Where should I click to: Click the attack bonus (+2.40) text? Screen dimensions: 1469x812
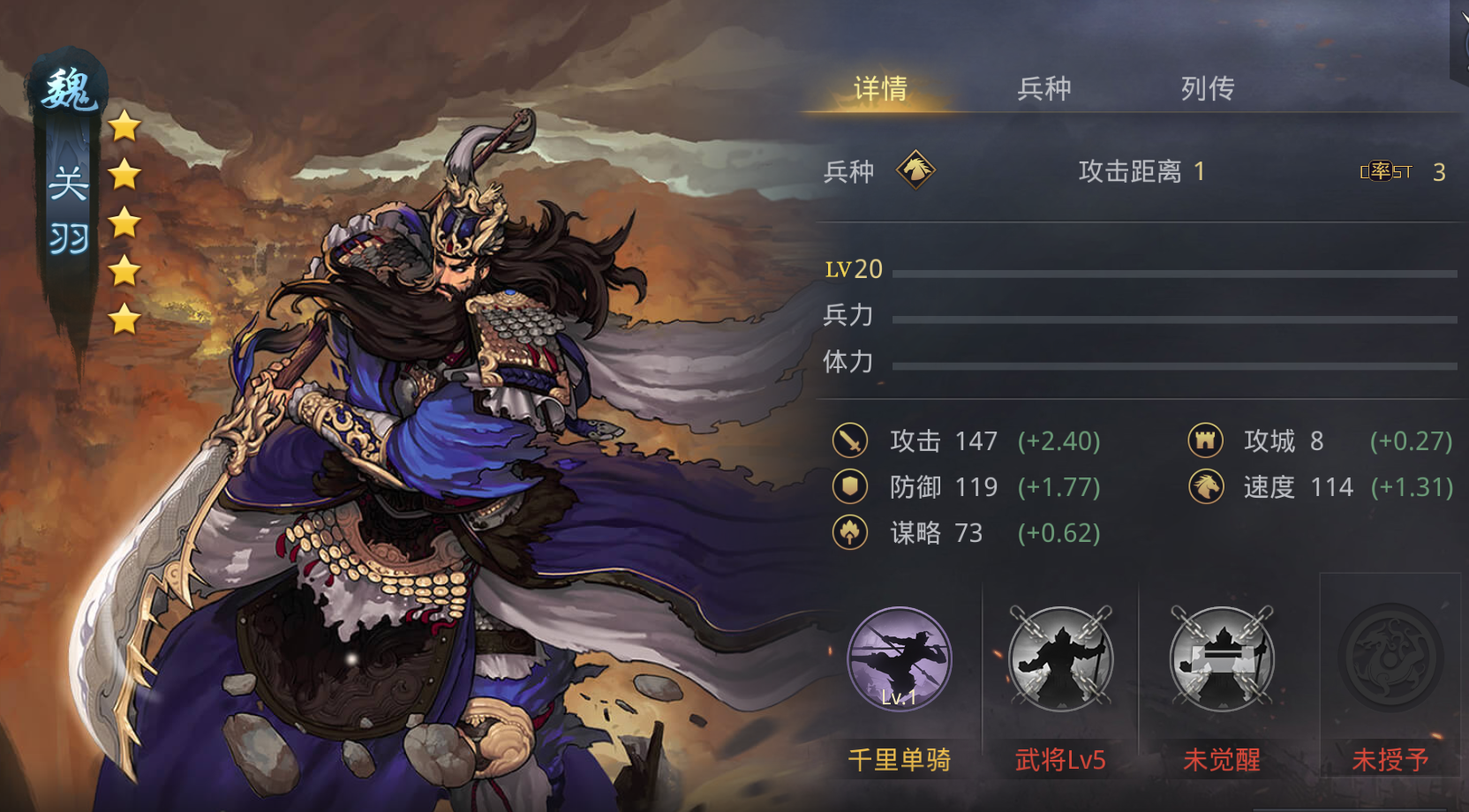(x=1058, y=440)
